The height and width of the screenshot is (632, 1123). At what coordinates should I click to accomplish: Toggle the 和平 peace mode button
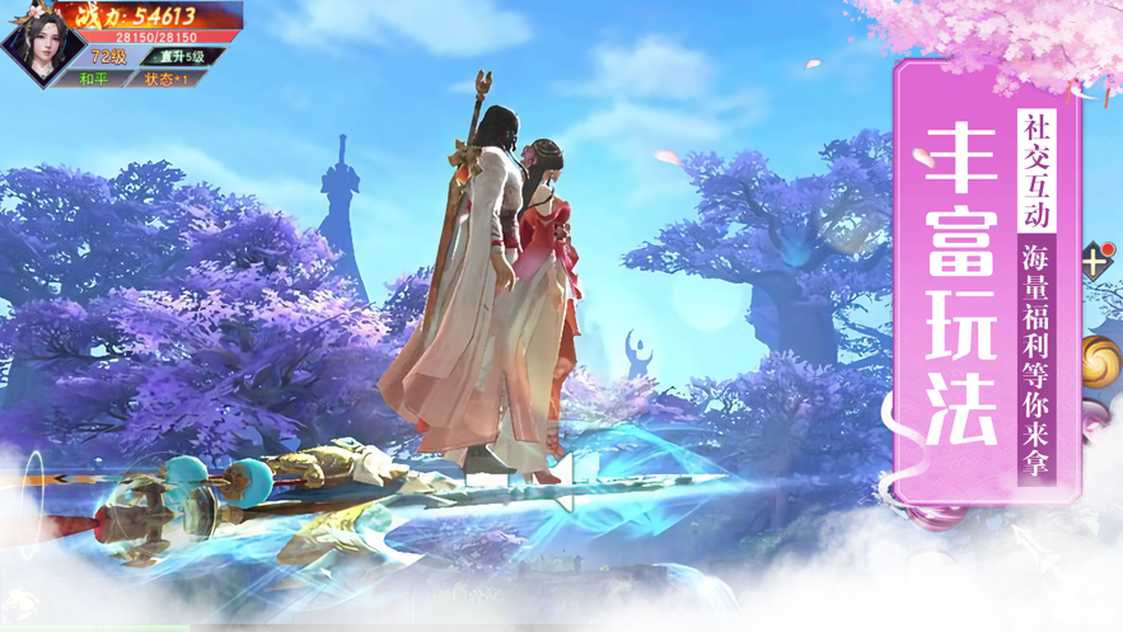(93, 79)
